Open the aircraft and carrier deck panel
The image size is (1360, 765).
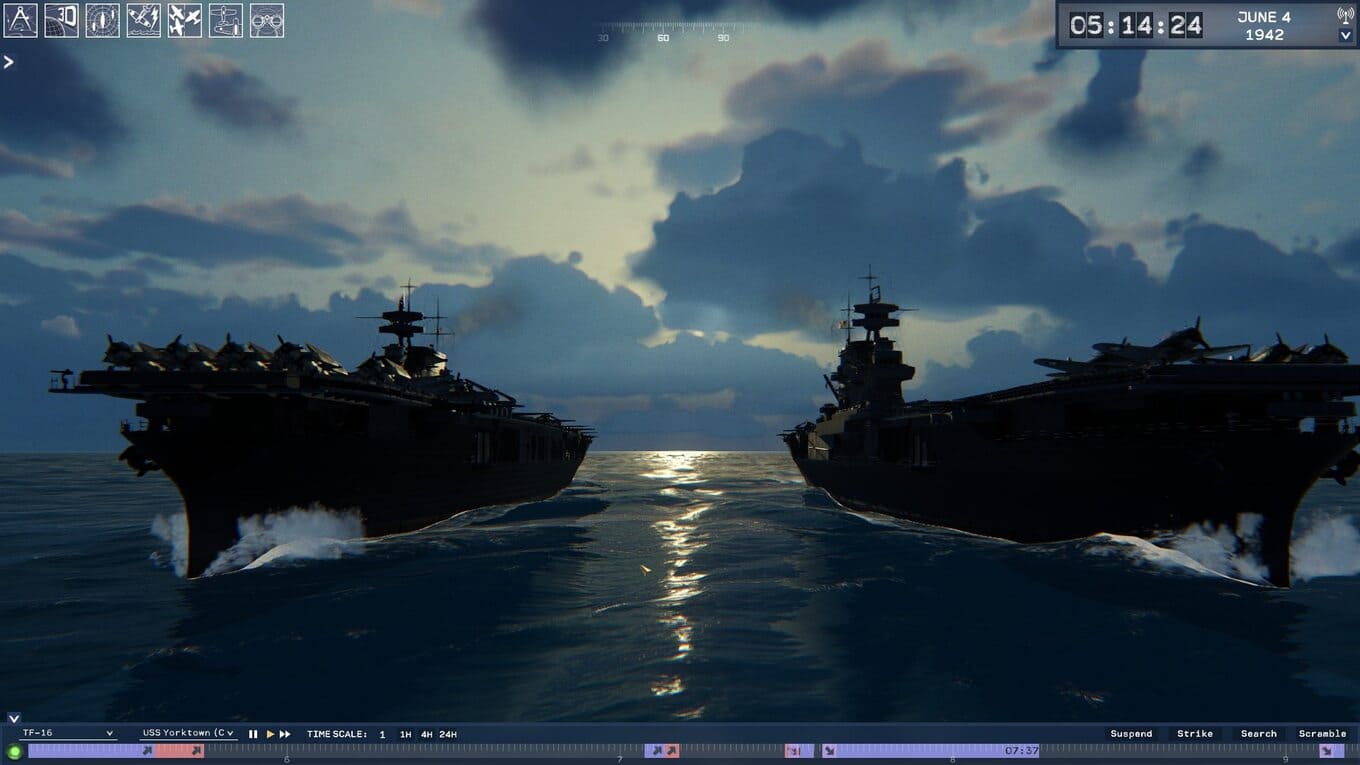click(x=225, y=20)
